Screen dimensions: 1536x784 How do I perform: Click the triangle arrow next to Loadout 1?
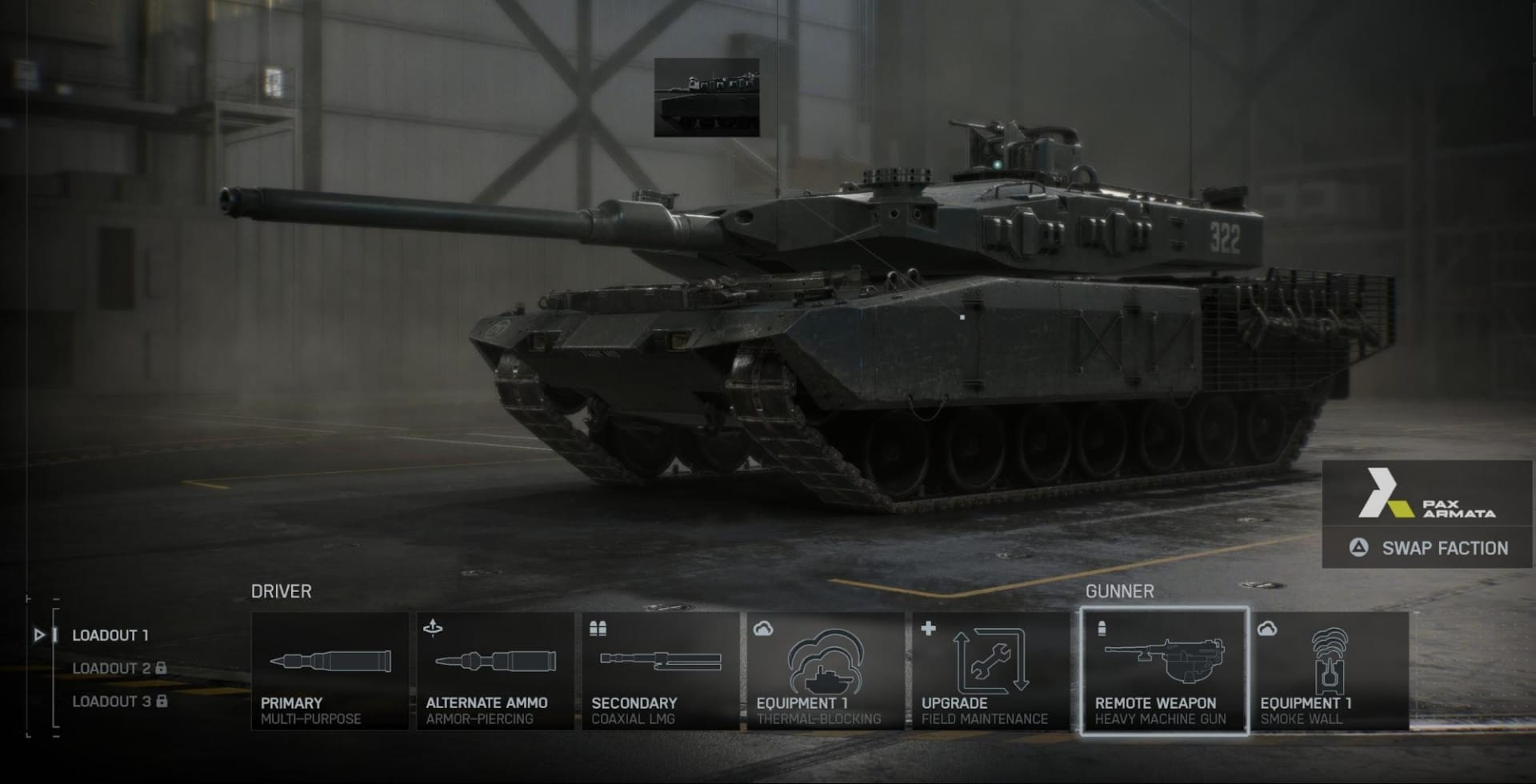(39, 636)
